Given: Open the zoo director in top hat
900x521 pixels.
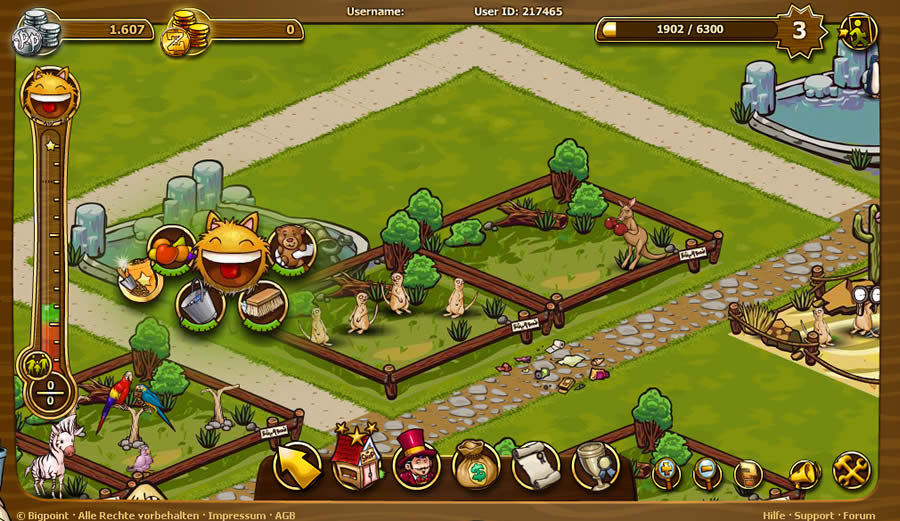Looking at the screenshot, I should (x=416, y=464).
